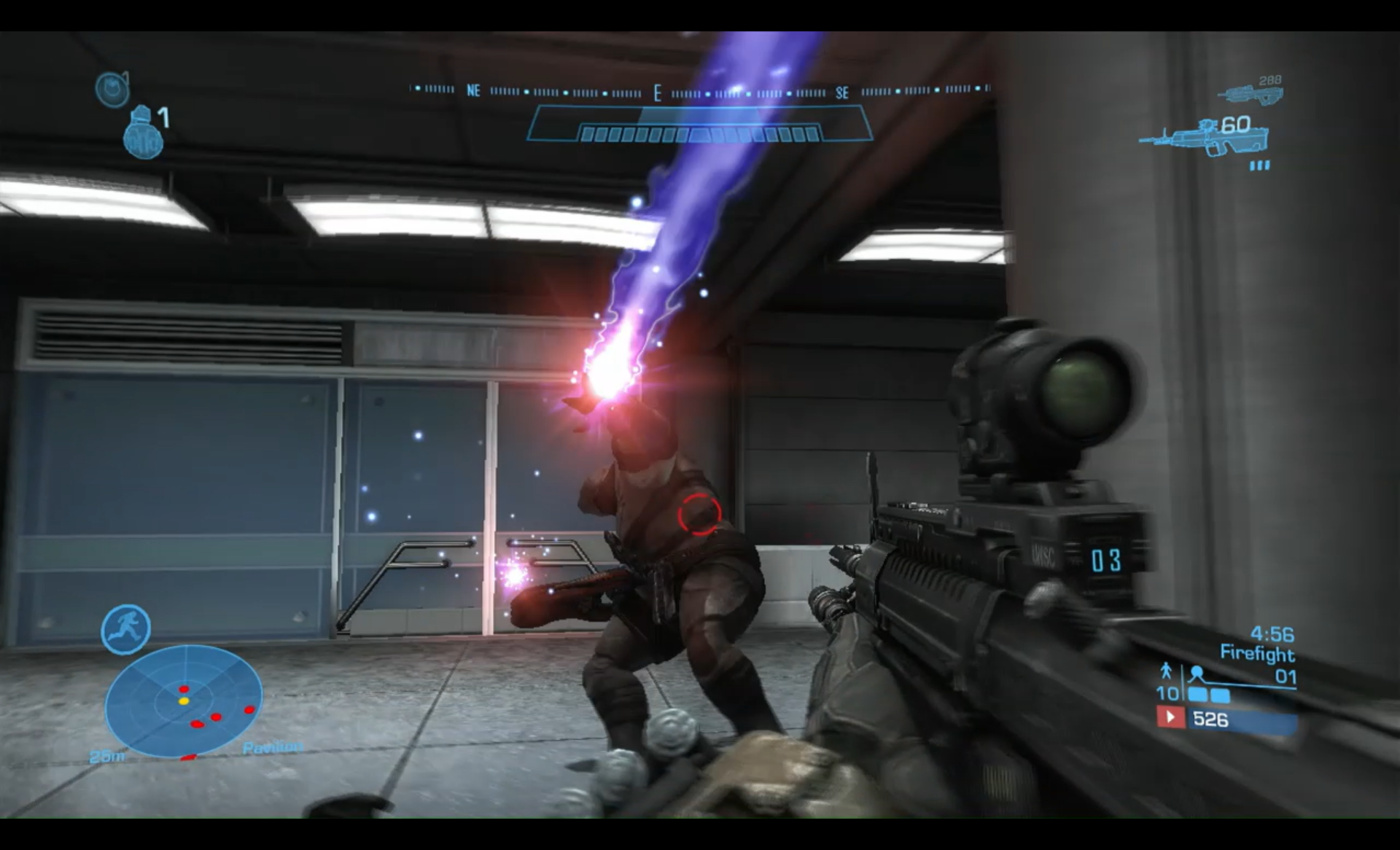The image size is (1400, 850).
Task: Expand the Firefight wave indicator 01
Action: 1286,677
